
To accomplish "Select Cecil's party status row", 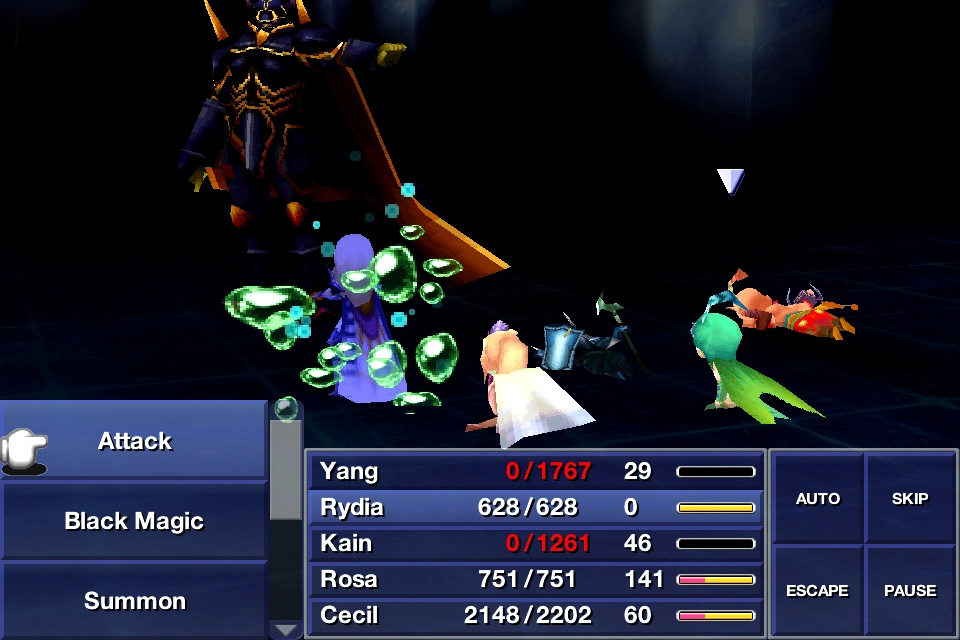I will pos(536,615).
